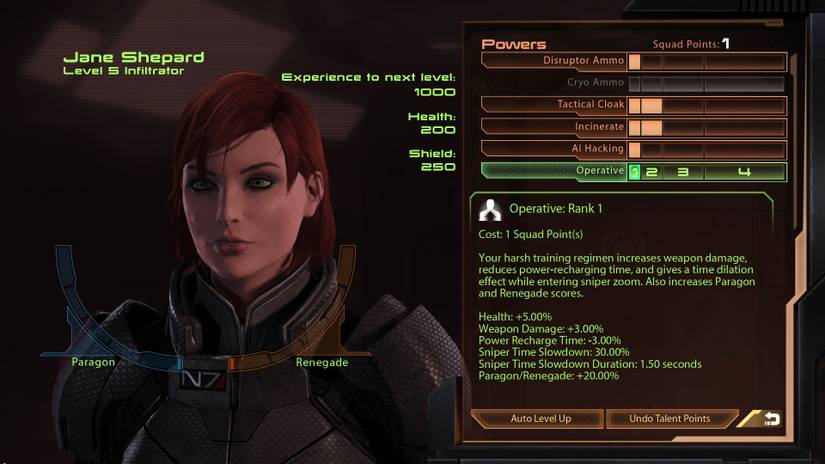Select Operative rank 2 segment
The image size is (825, 464).
point(651,172)
